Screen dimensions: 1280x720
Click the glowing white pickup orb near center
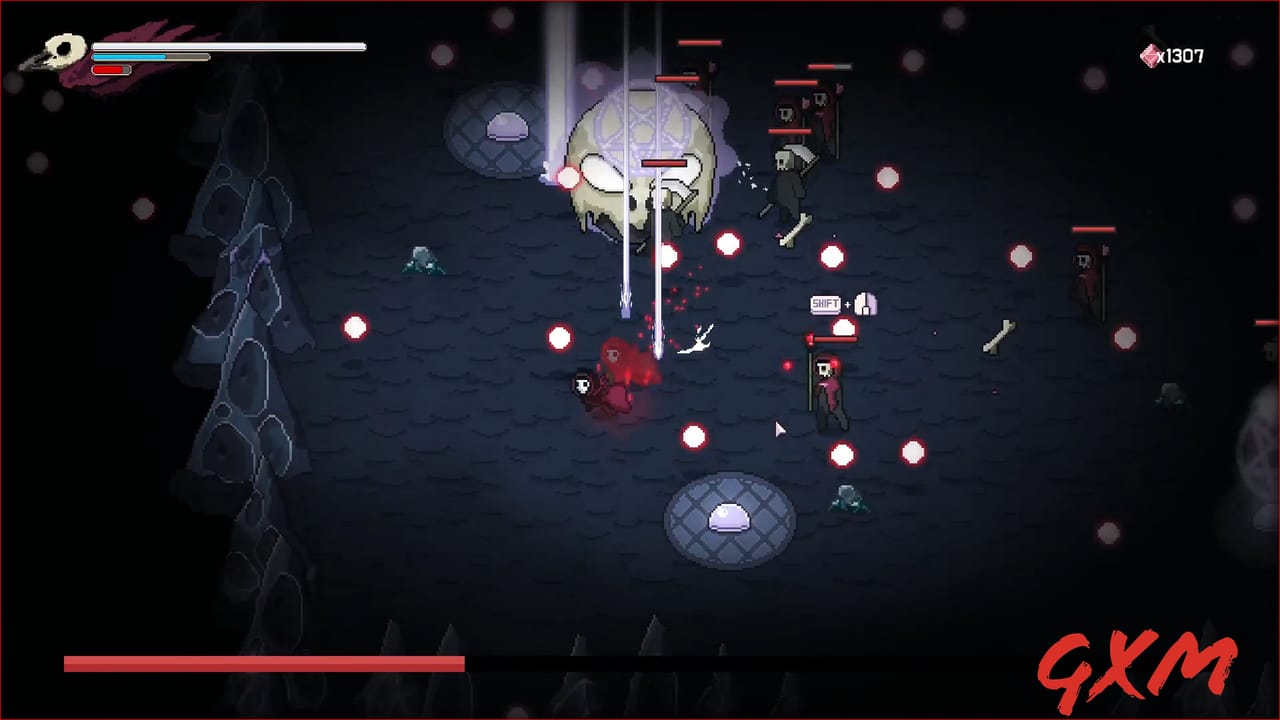point(690,437)
